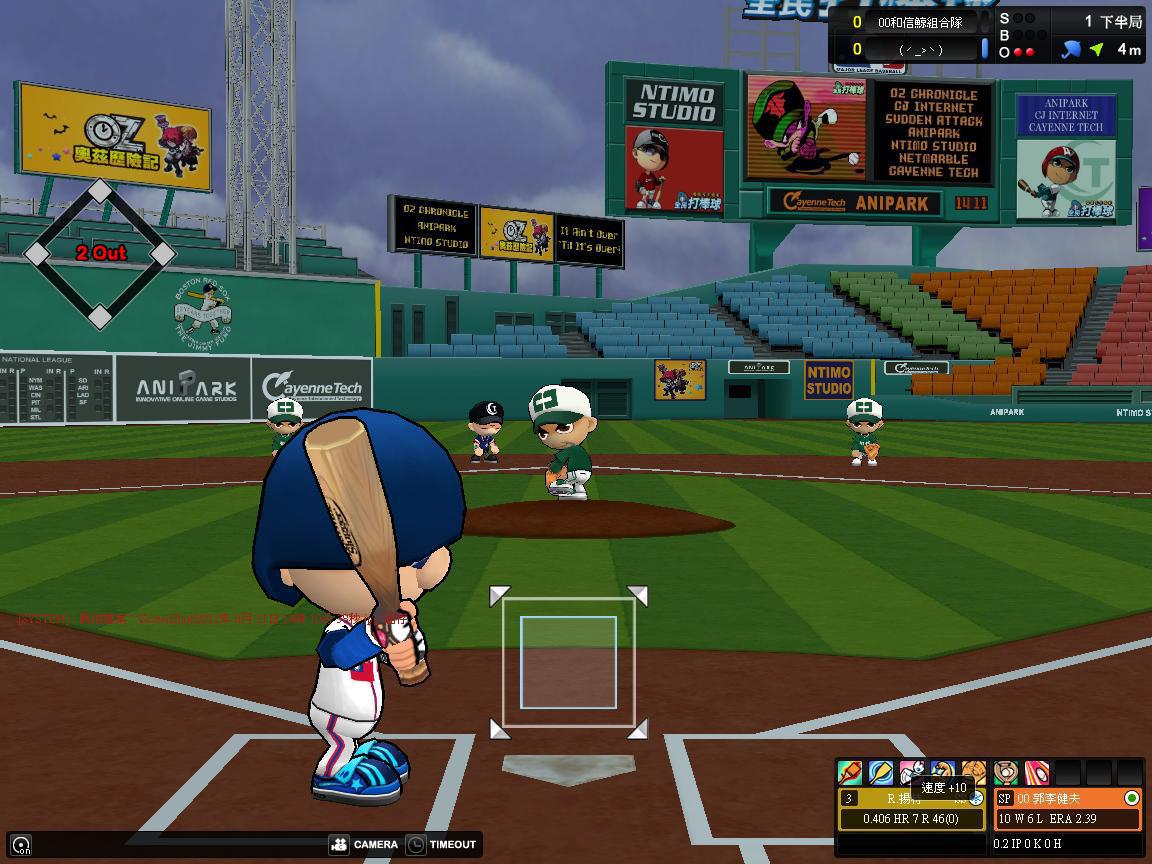Switch the CAMERA view

[364, 844]
